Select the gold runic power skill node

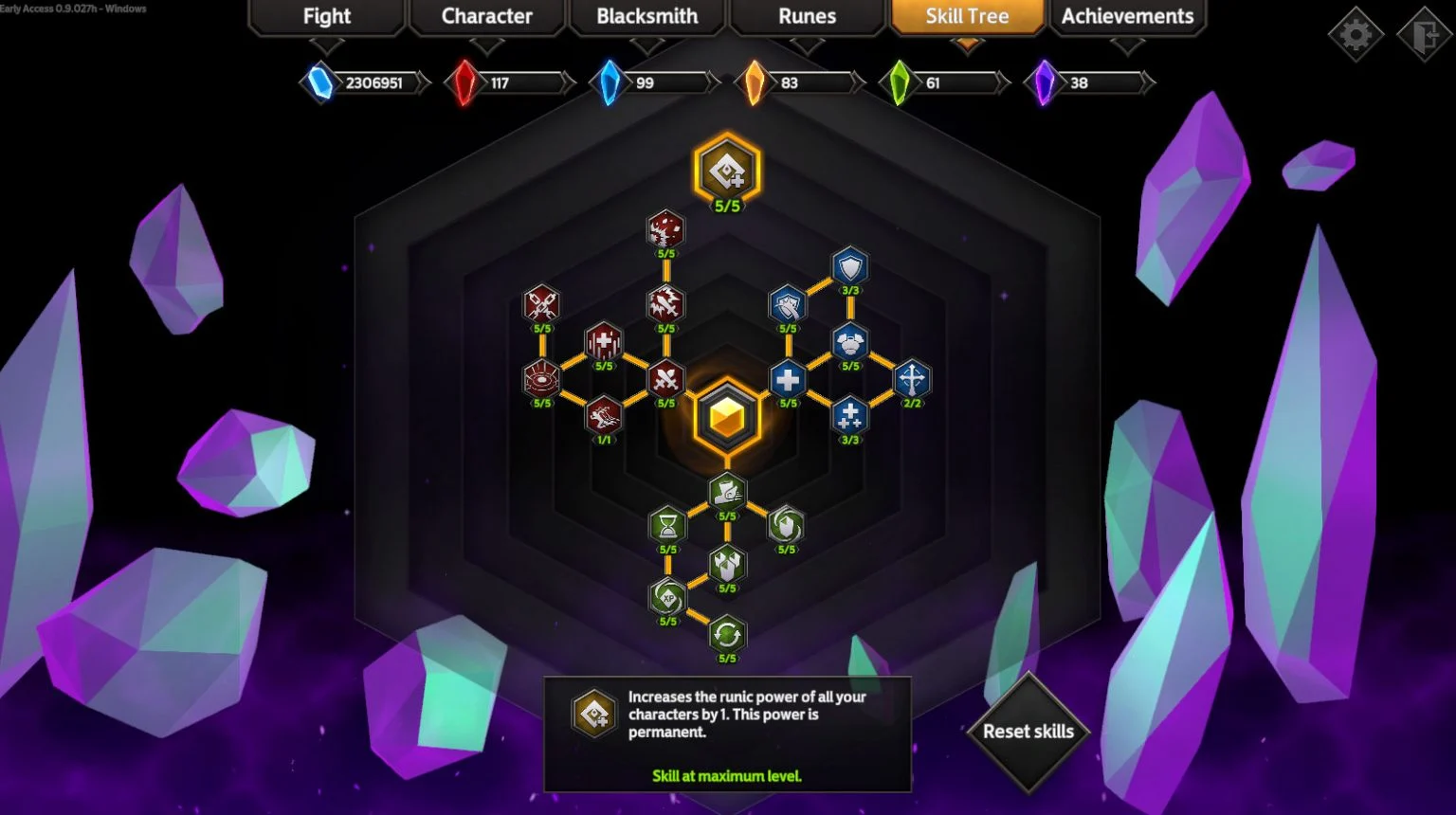point(726,171)
